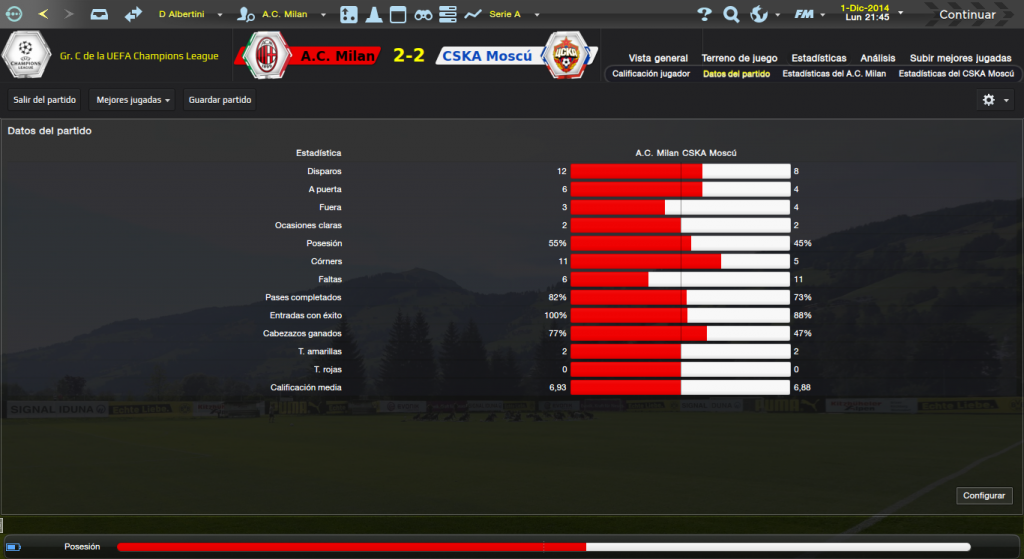Open the Análisis tab
The height and width of the screenshot is (559, 1024).
878,58
